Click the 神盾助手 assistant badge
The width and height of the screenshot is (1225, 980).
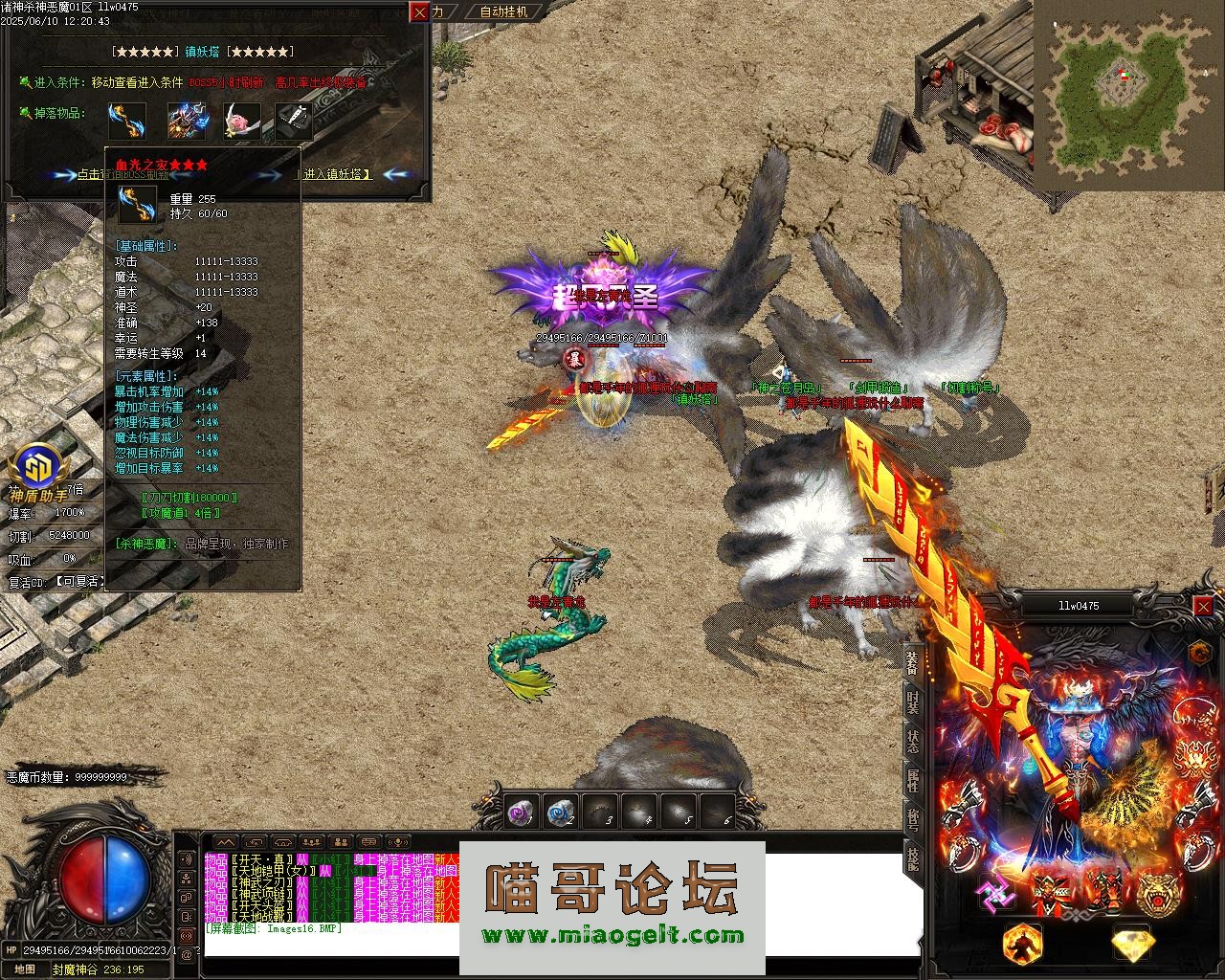click(38, 474)
